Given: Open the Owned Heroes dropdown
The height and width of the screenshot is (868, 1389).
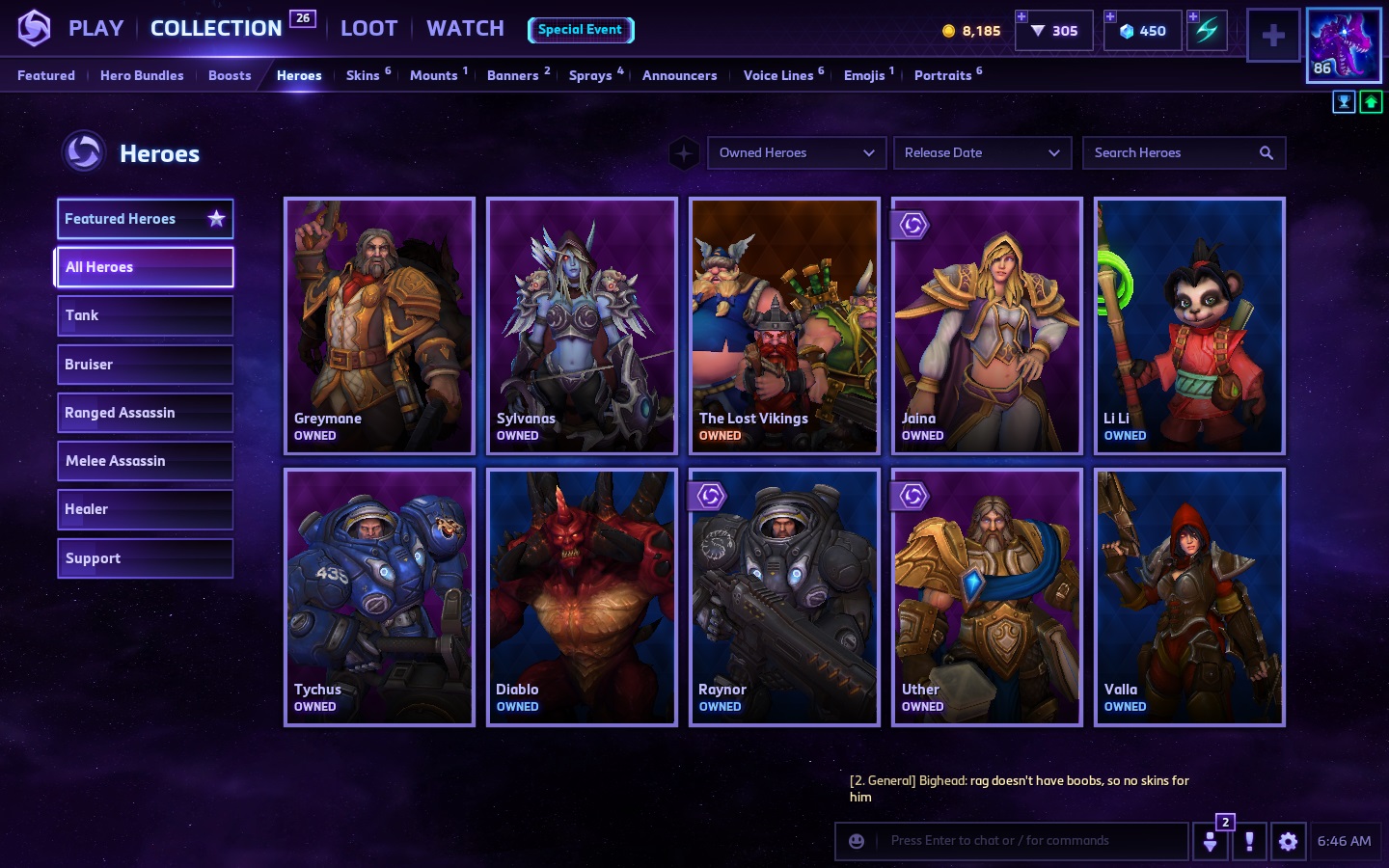Looking at the screenshot, I should (x=796, y=152).
